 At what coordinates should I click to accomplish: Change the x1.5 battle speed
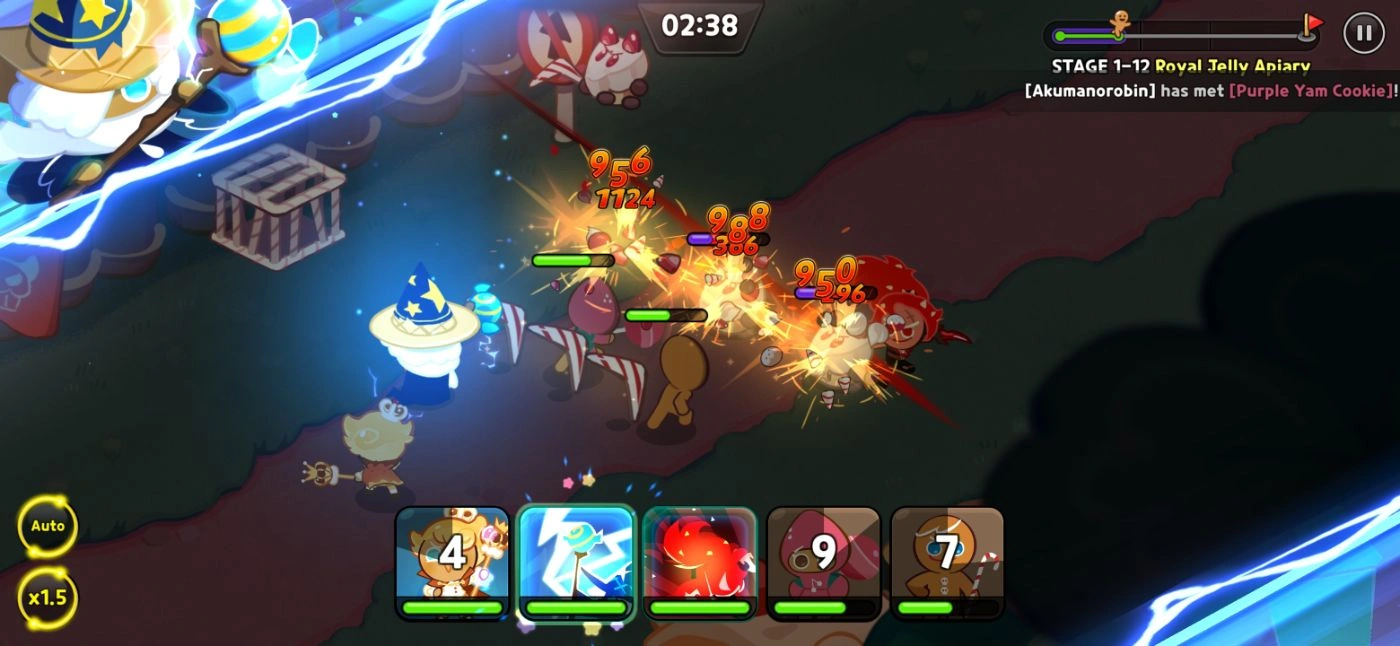click(x=47, y=598)
